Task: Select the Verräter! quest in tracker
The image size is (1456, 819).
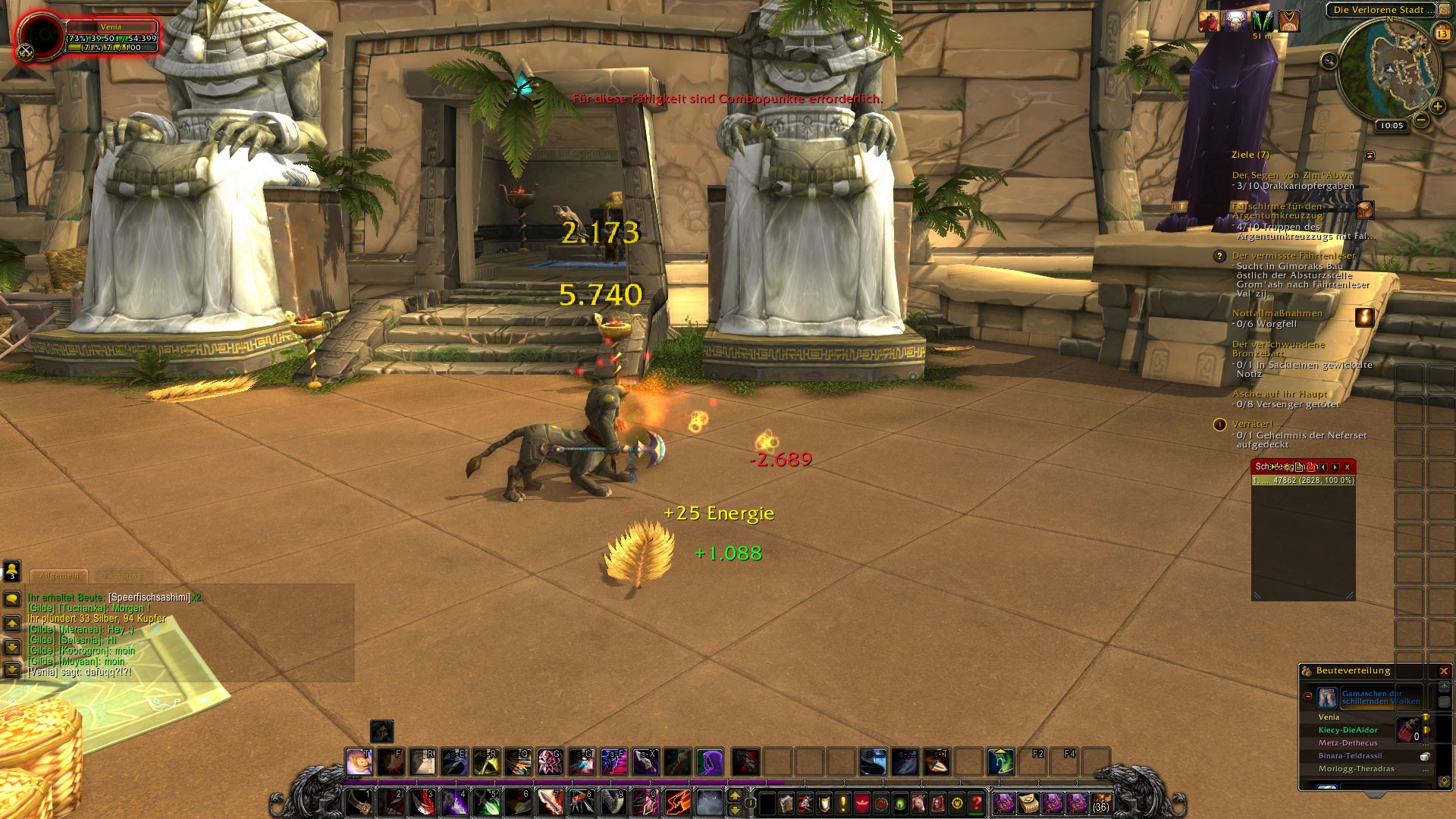Action: [1252, 425]
